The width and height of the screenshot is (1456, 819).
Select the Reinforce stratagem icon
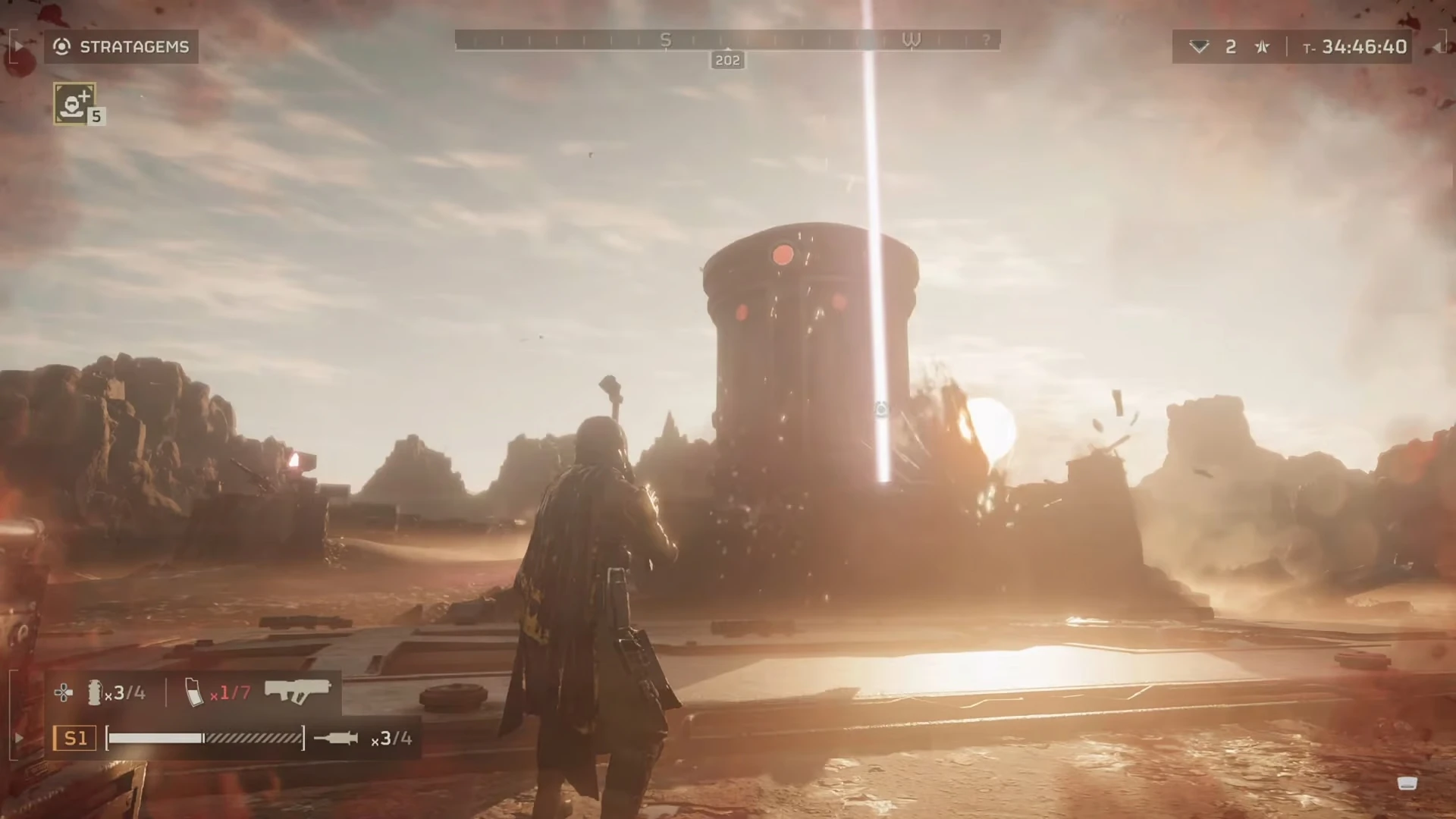(x=74, y=103)
